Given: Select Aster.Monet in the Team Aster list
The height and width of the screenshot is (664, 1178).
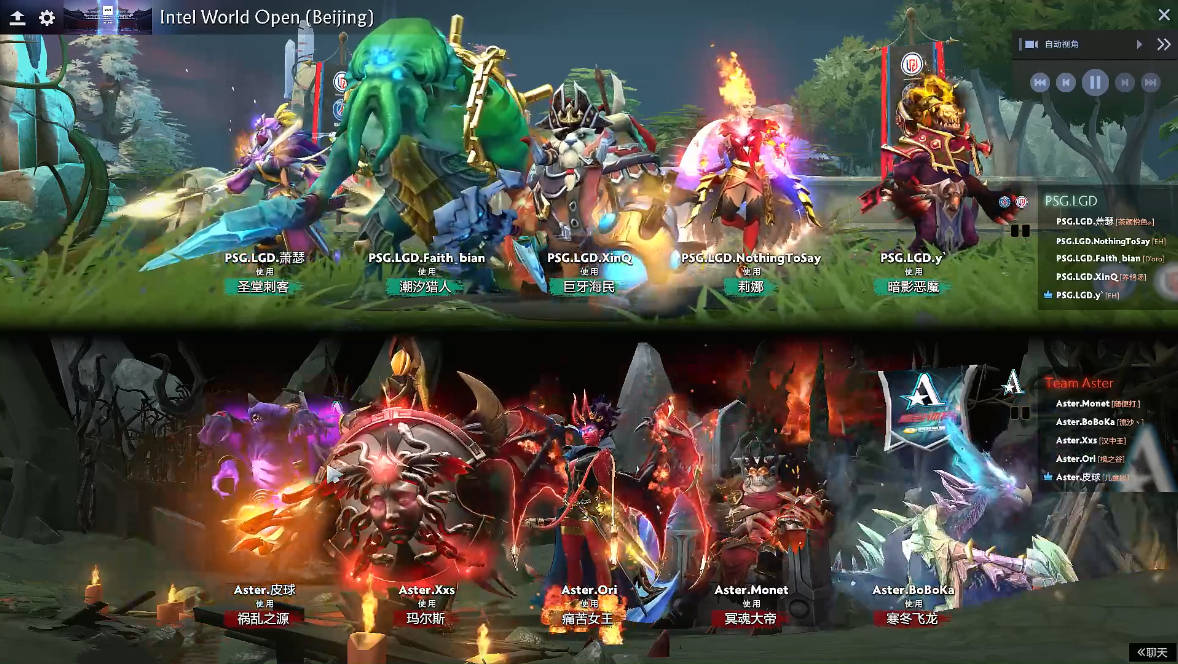Looking at the screenshot, I should click(1083, 404).
